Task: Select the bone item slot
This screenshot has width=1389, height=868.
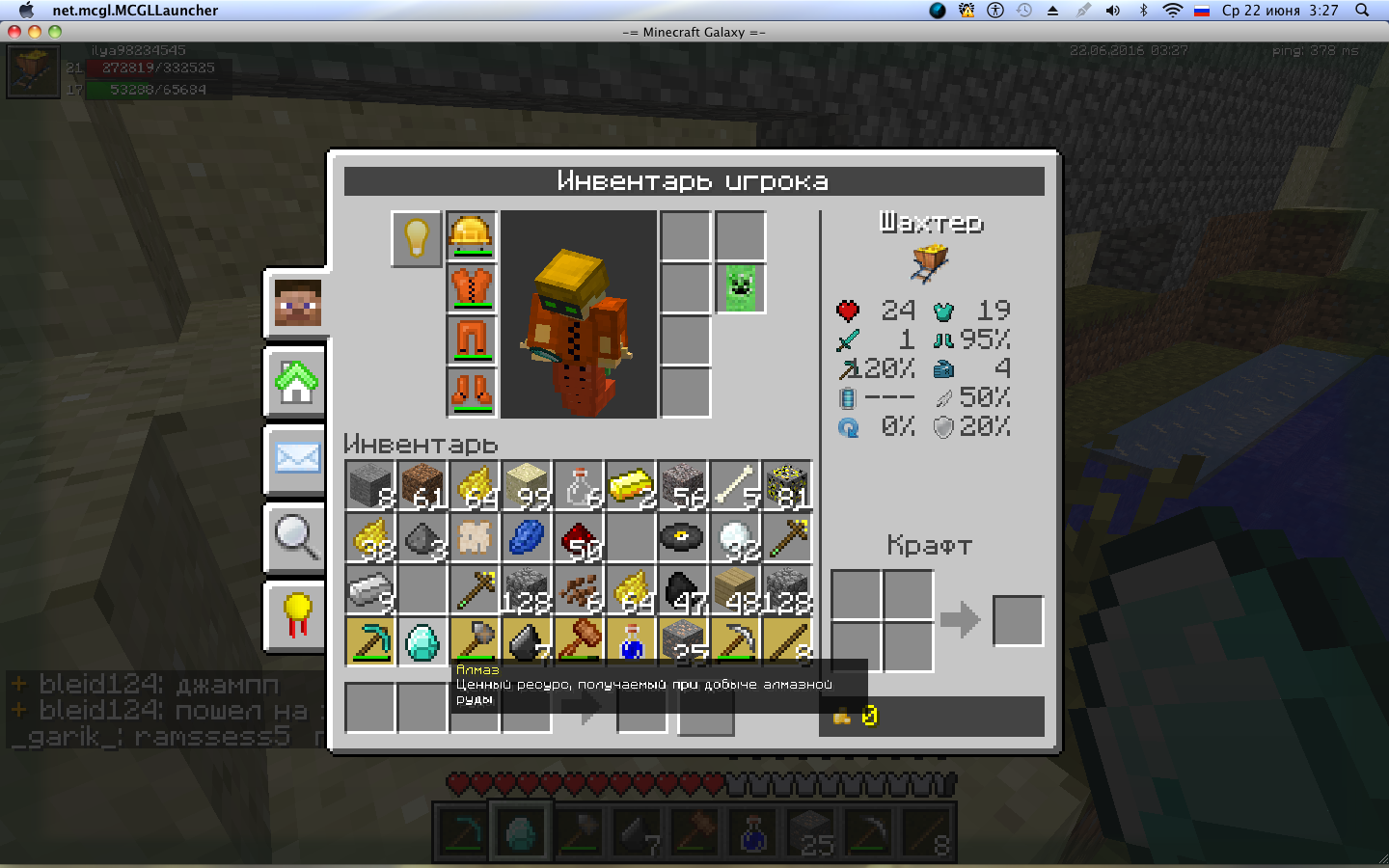Action: [x=735, y=485]
